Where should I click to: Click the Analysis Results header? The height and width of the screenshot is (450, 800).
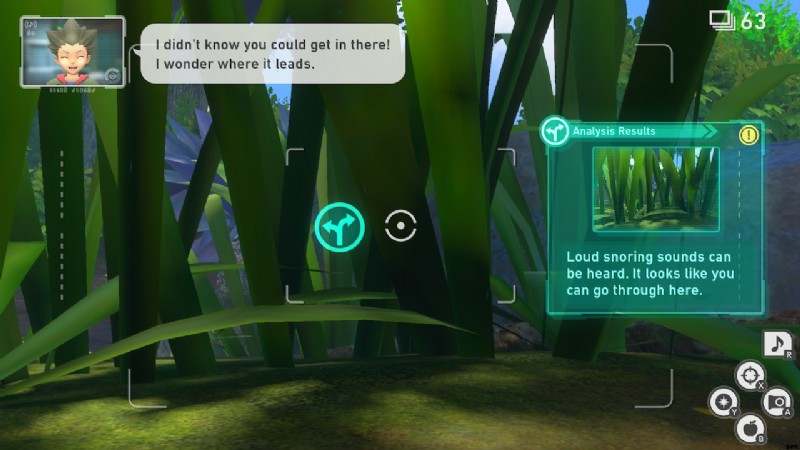pos(630,131)
